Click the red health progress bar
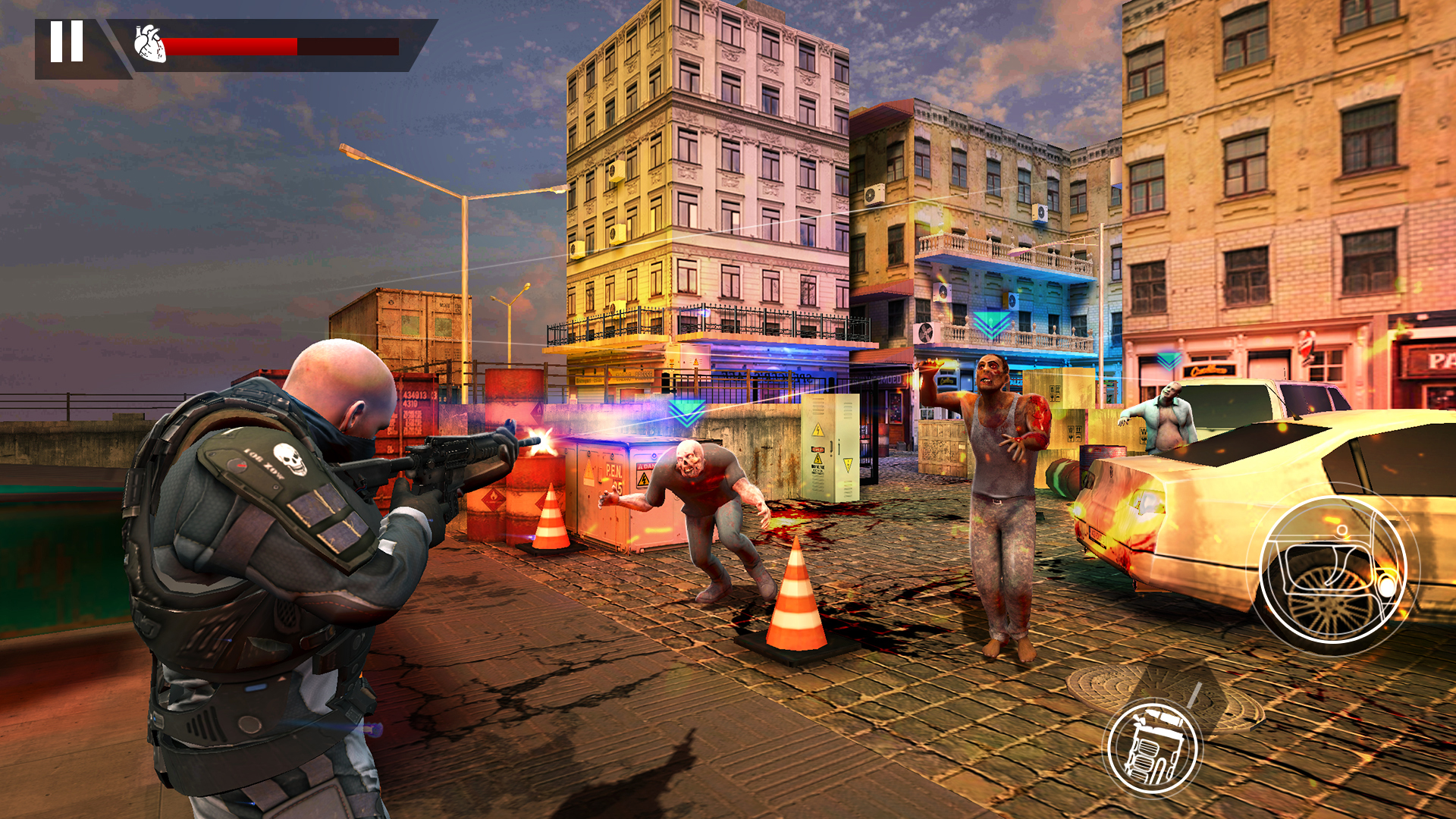Screen dimensions: 1456x819 click(x=227, y=47)
